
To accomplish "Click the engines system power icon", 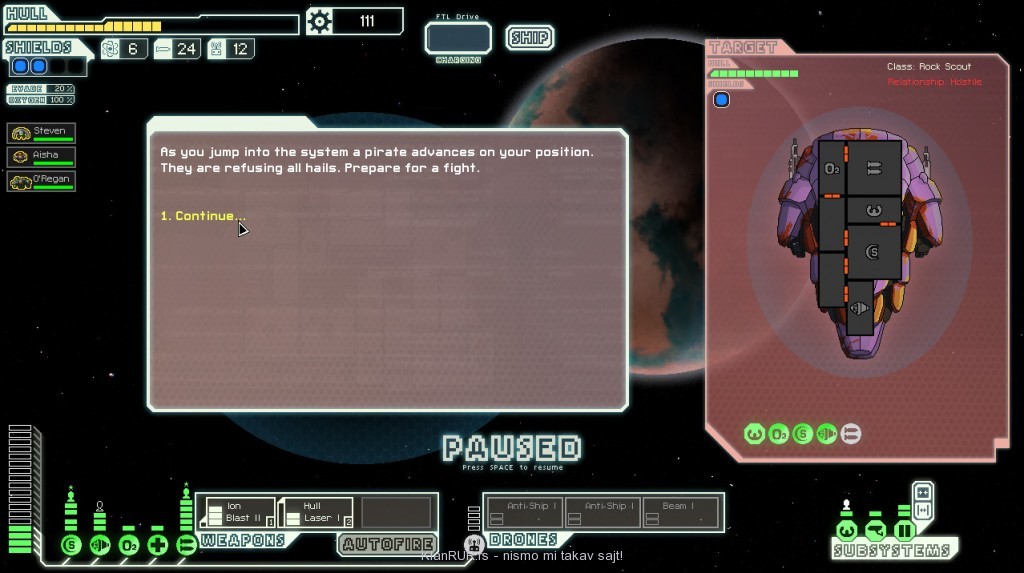I will tap(100, 545).
